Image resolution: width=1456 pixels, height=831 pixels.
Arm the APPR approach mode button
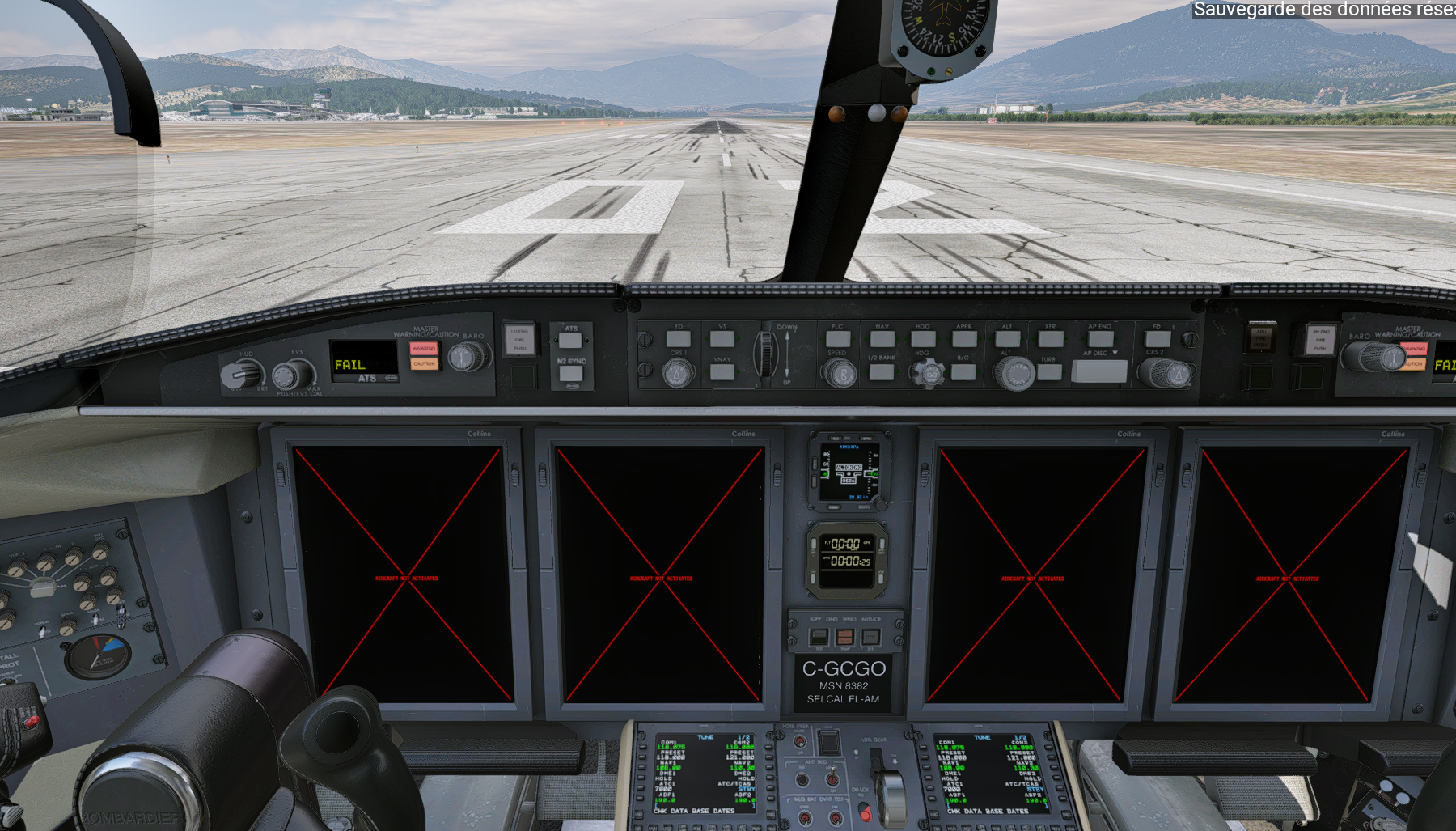[x=964, y=339]
